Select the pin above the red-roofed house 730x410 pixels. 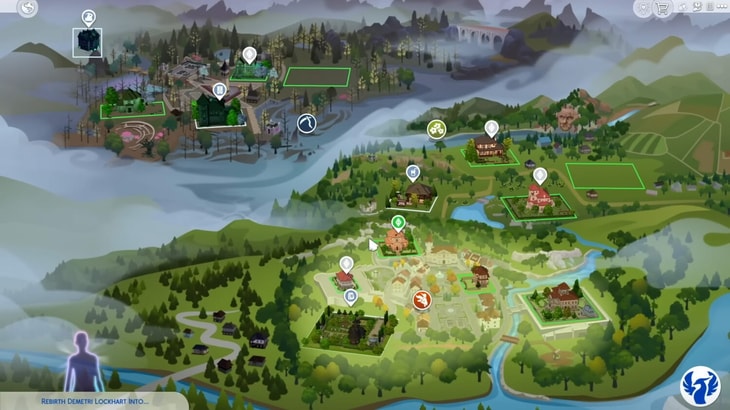coord(540,176)
